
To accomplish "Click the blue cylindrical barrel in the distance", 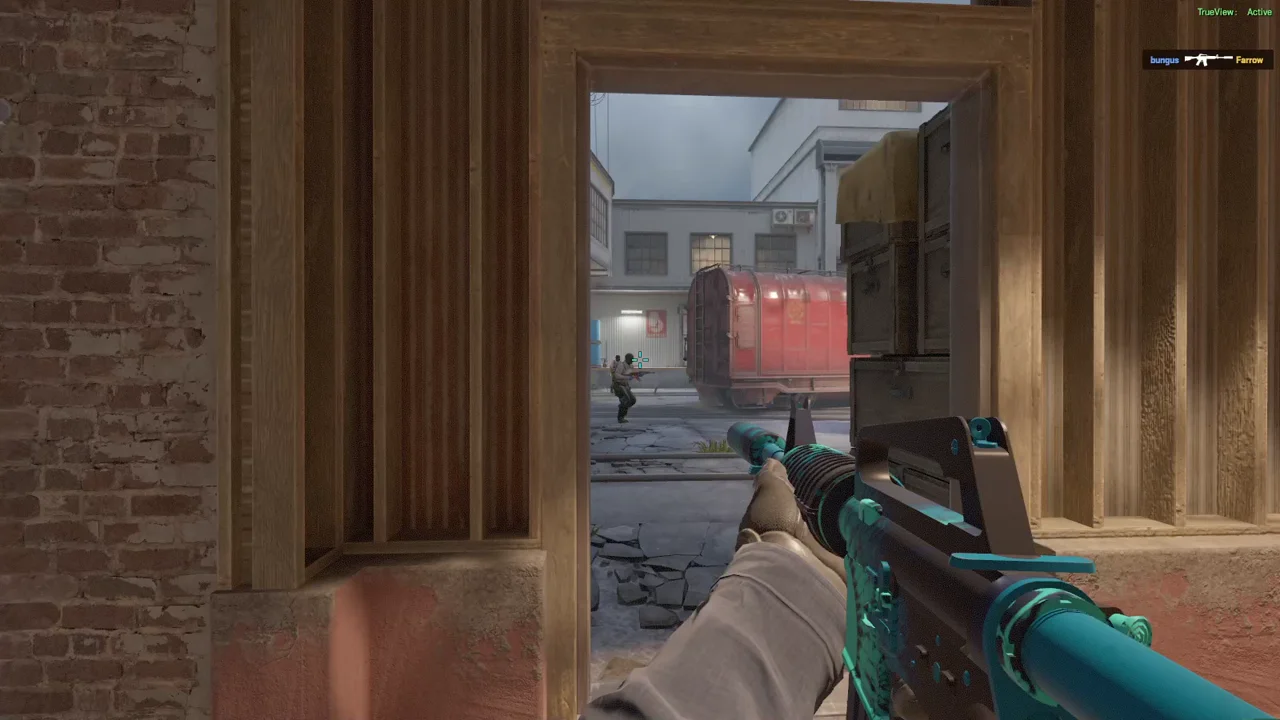I will pyautogui.click(x=597, y=340).
